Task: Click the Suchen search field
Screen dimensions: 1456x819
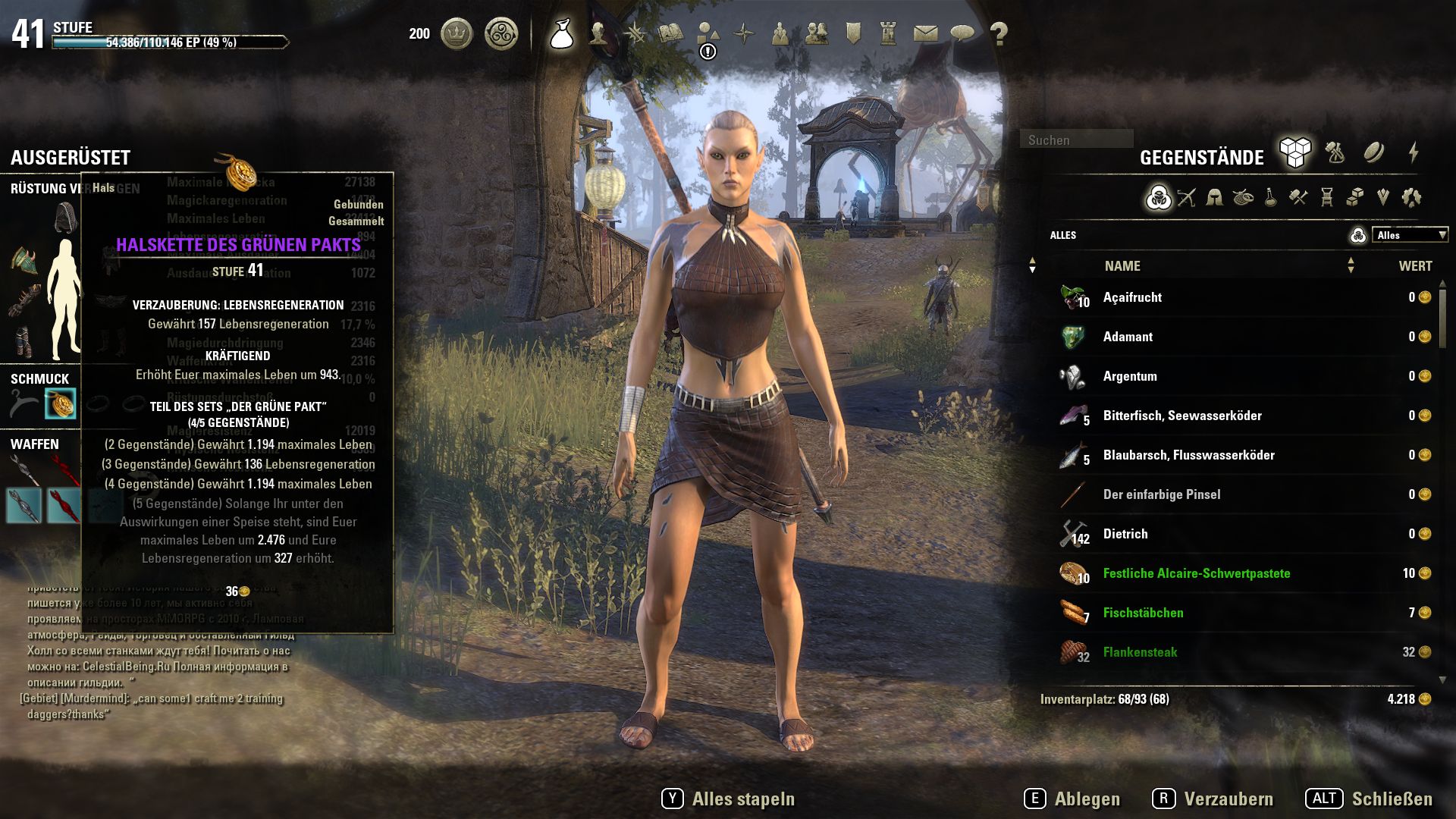Action: (x=1076, y=140)
